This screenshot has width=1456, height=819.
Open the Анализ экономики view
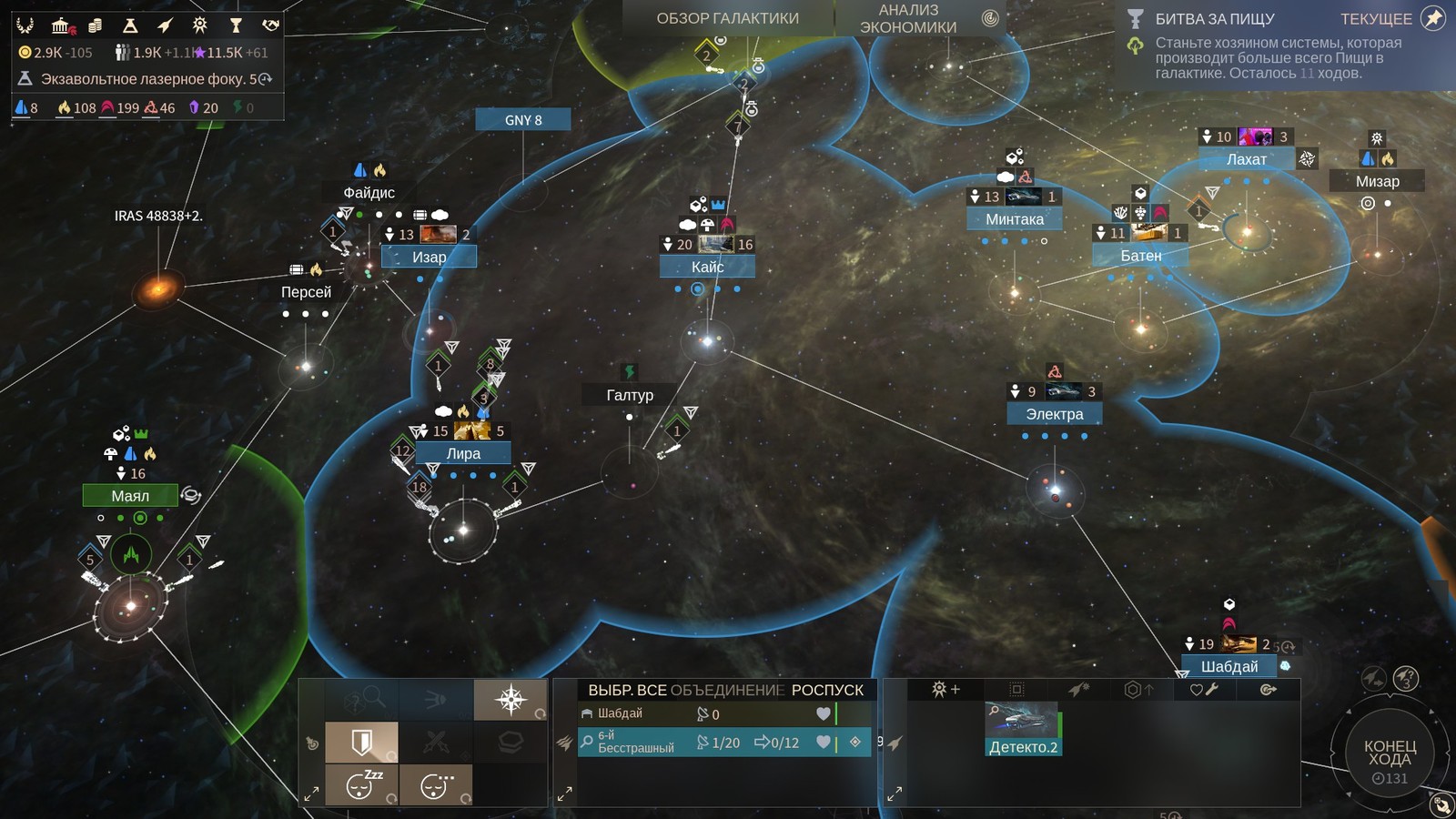tap(908, 18)
